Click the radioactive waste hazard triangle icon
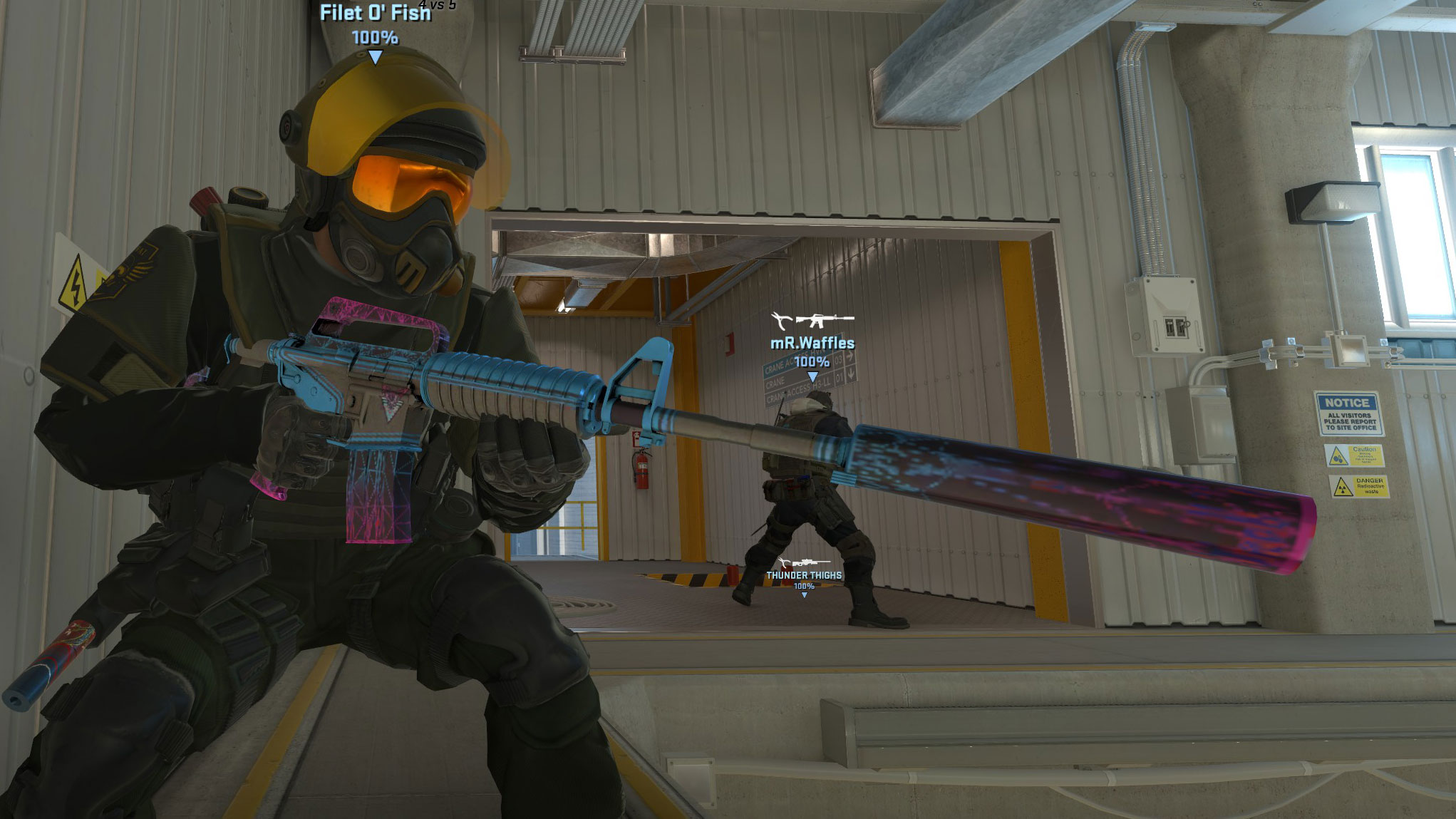The image size is (1456, 819). click(x=1343, y=487)
